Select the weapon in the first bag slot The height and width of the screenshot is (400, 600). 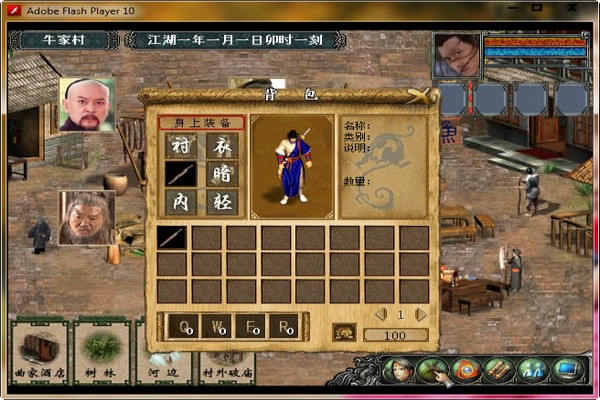pos(171,237)
